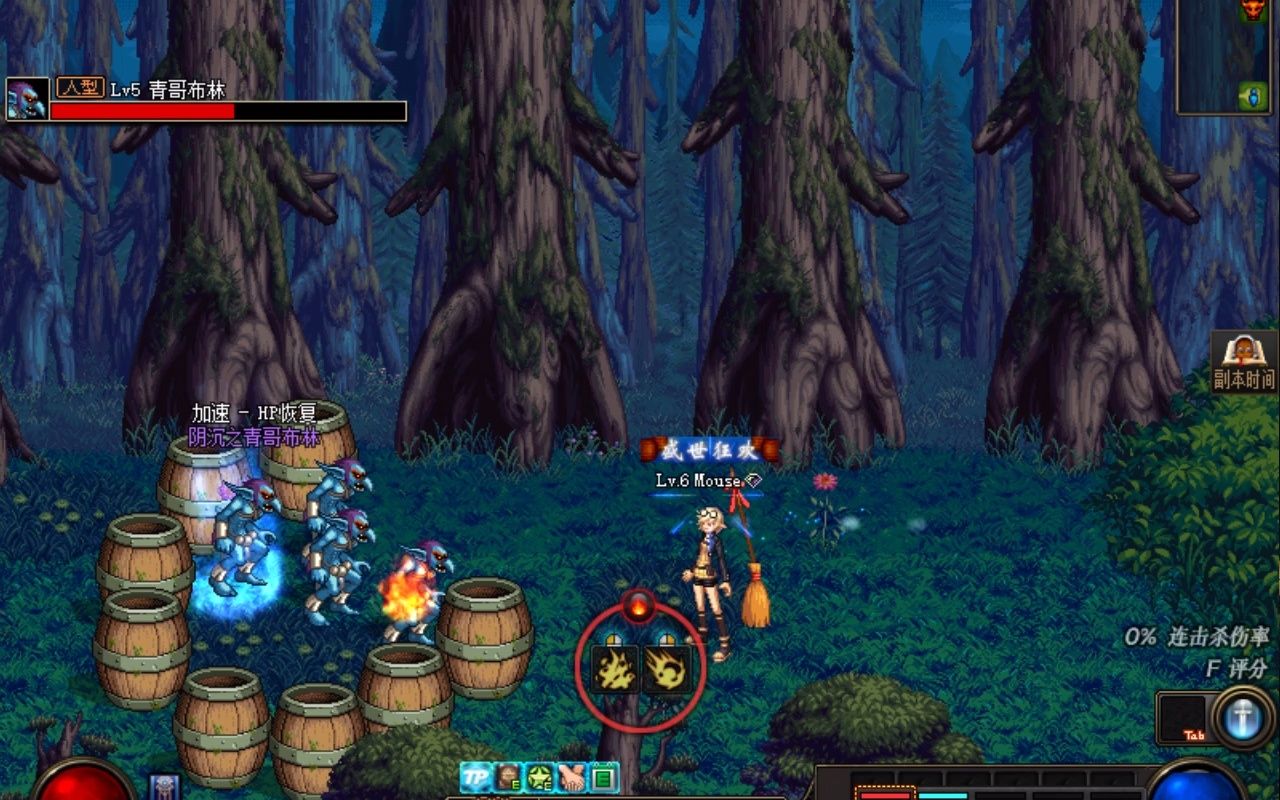Activate the green star emblem icon
Image resolution: width=1280 pixels, height=800 pixels.
541,777
